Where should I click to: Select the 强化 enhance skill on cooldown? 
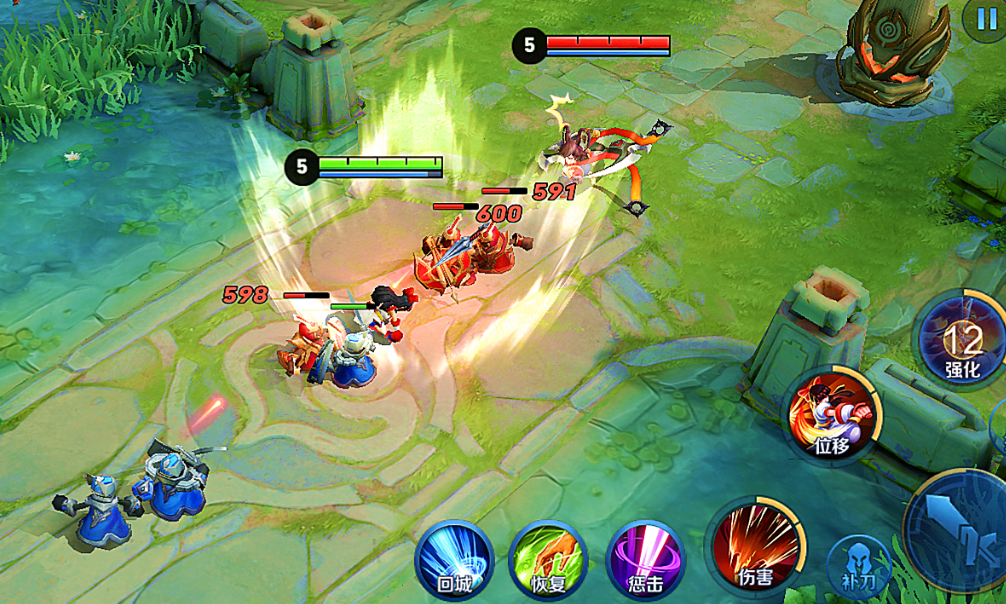point(963,340)
